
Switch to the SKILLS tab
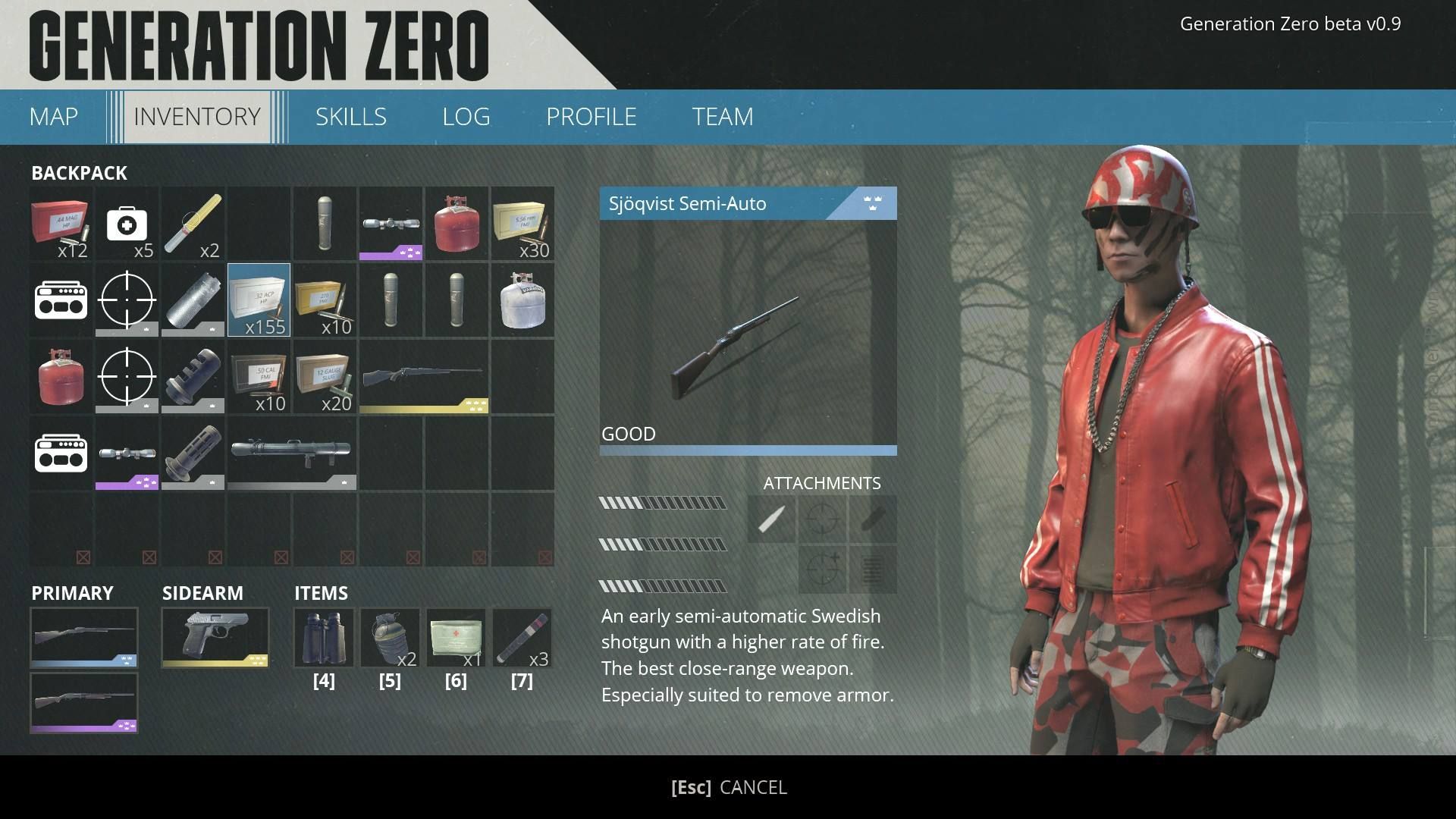[x=351, y=116]
